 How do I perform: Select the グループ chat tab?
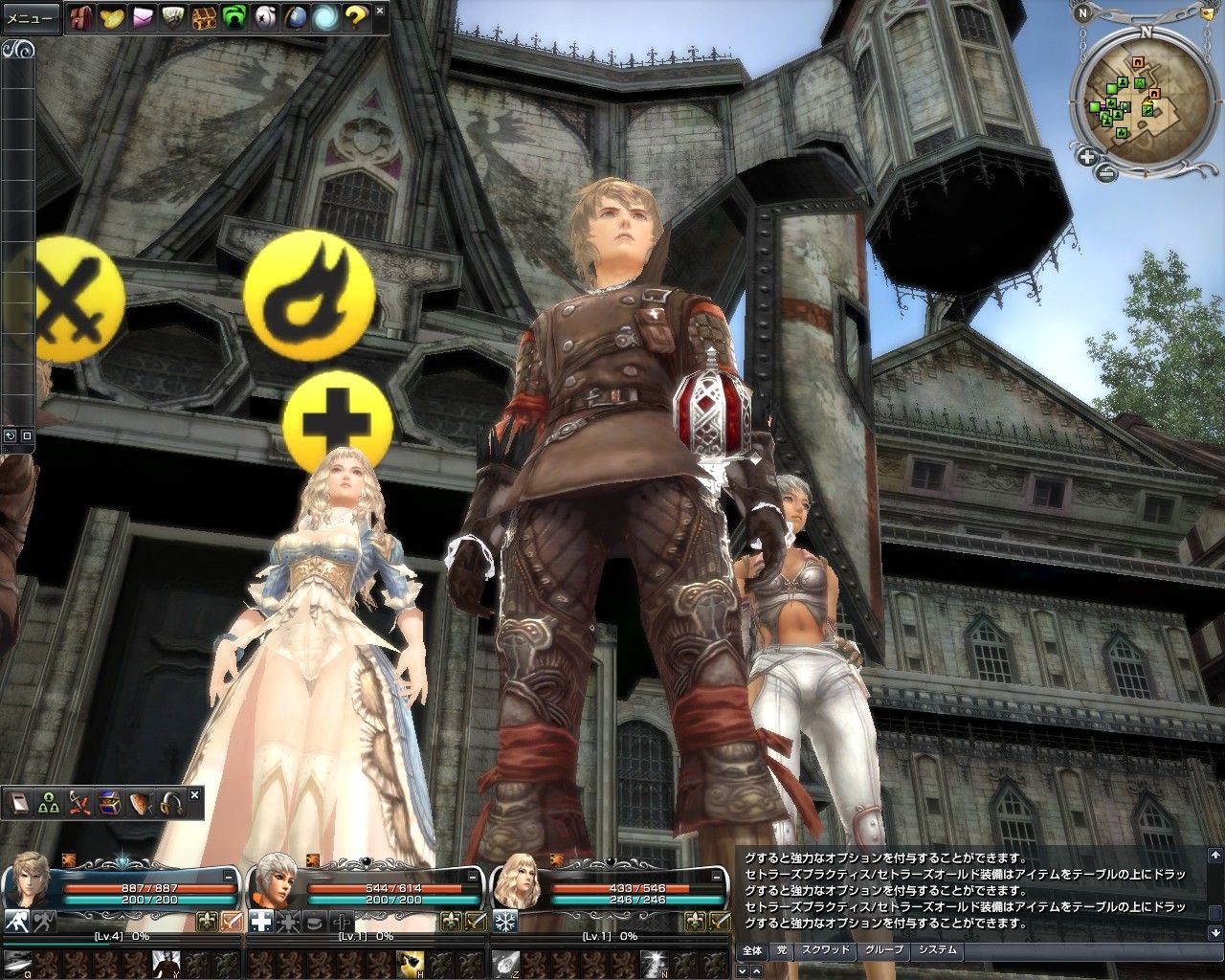(883, 950)
